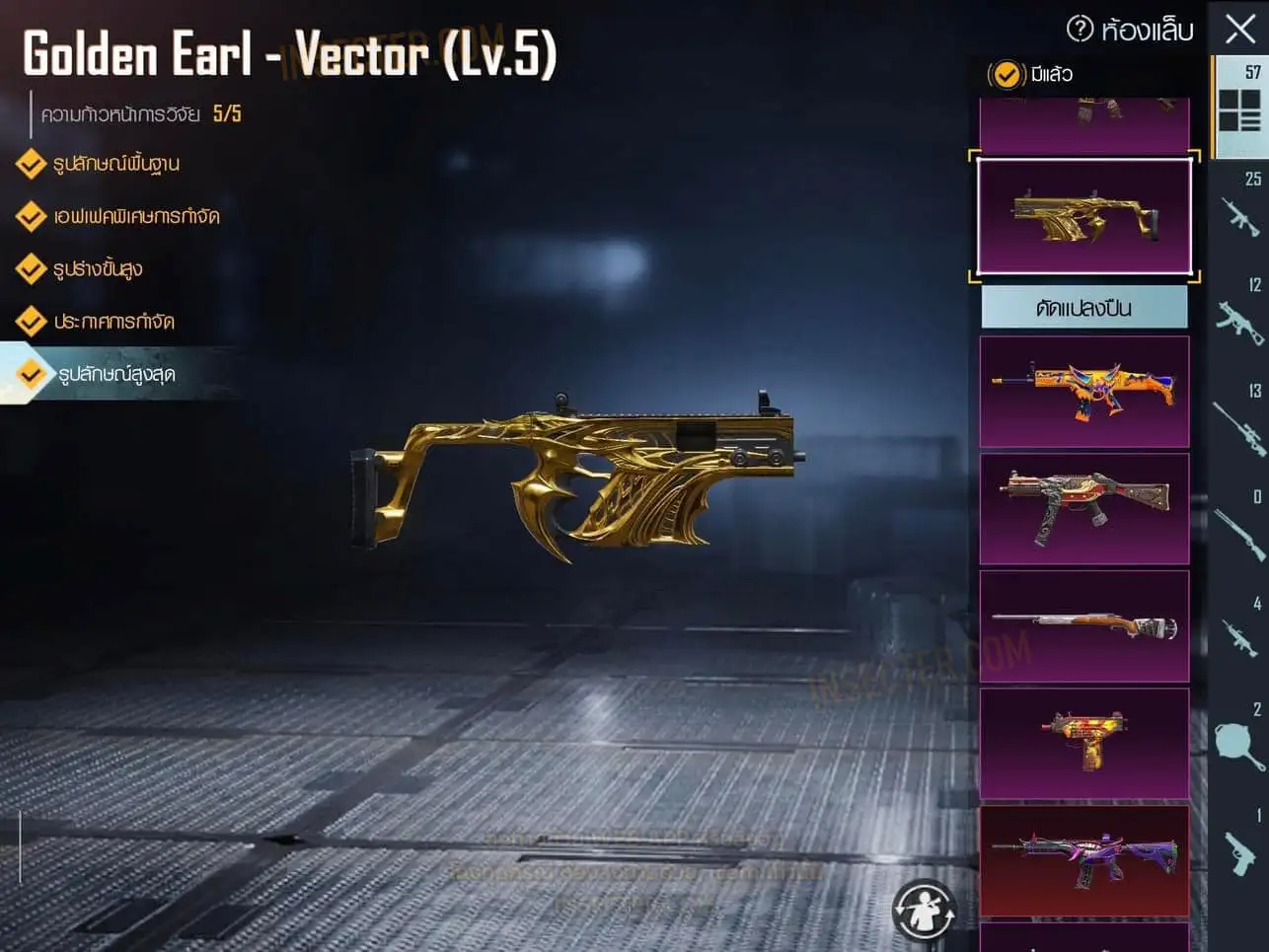Open the assault rifle category with 25 items
1269x952 pixels.
(1239, 209)
